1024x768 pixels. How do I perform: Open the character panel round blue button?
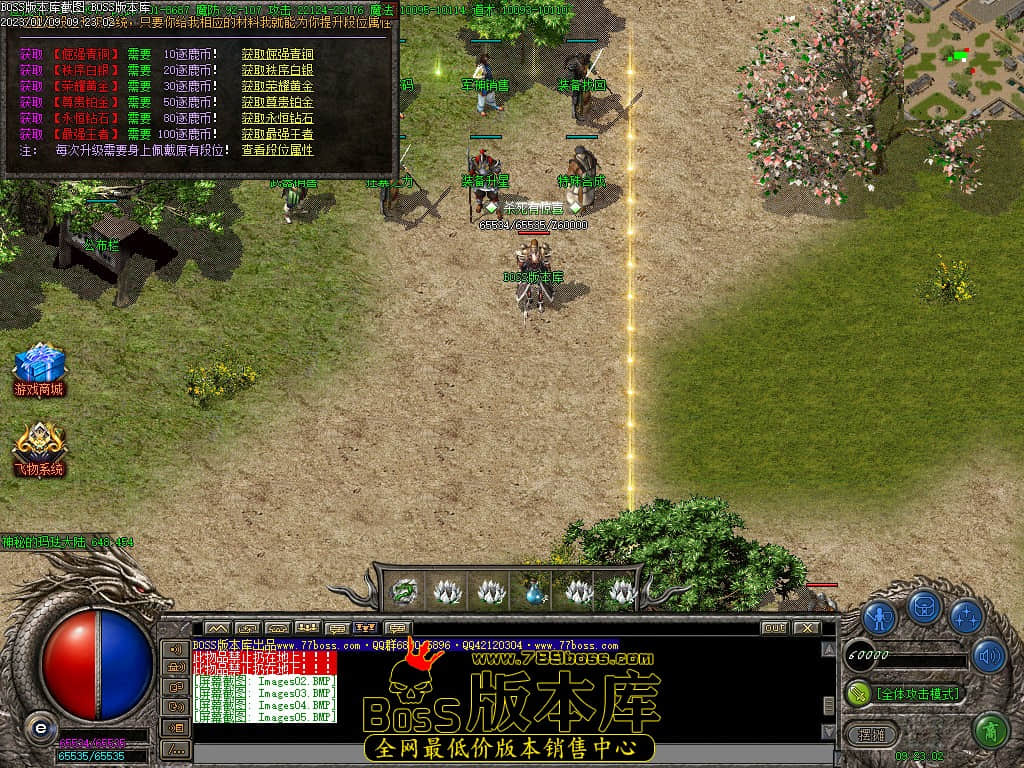pos(879,617)
